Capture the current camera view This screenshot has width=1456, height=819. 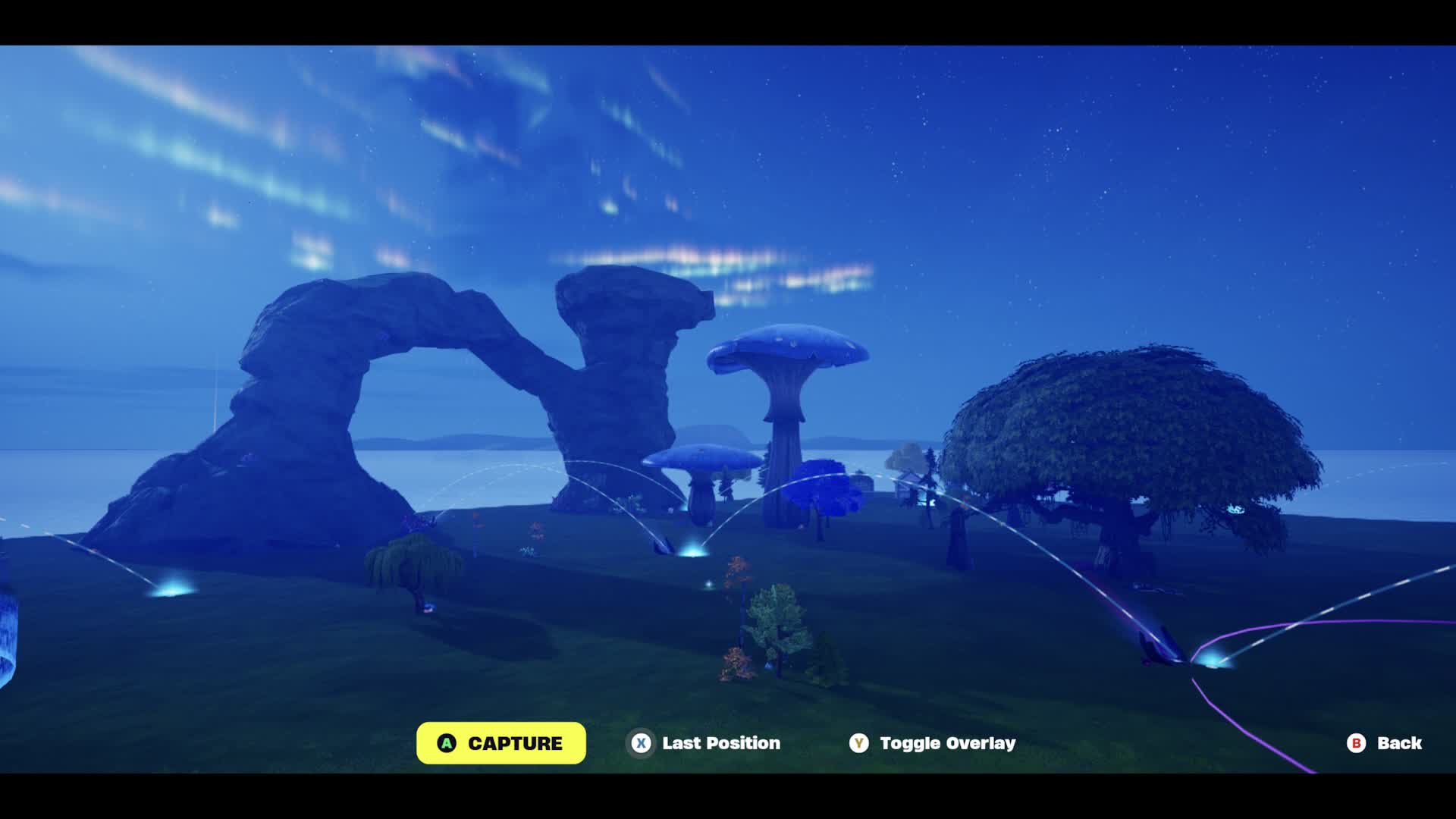tap(500, 743)
